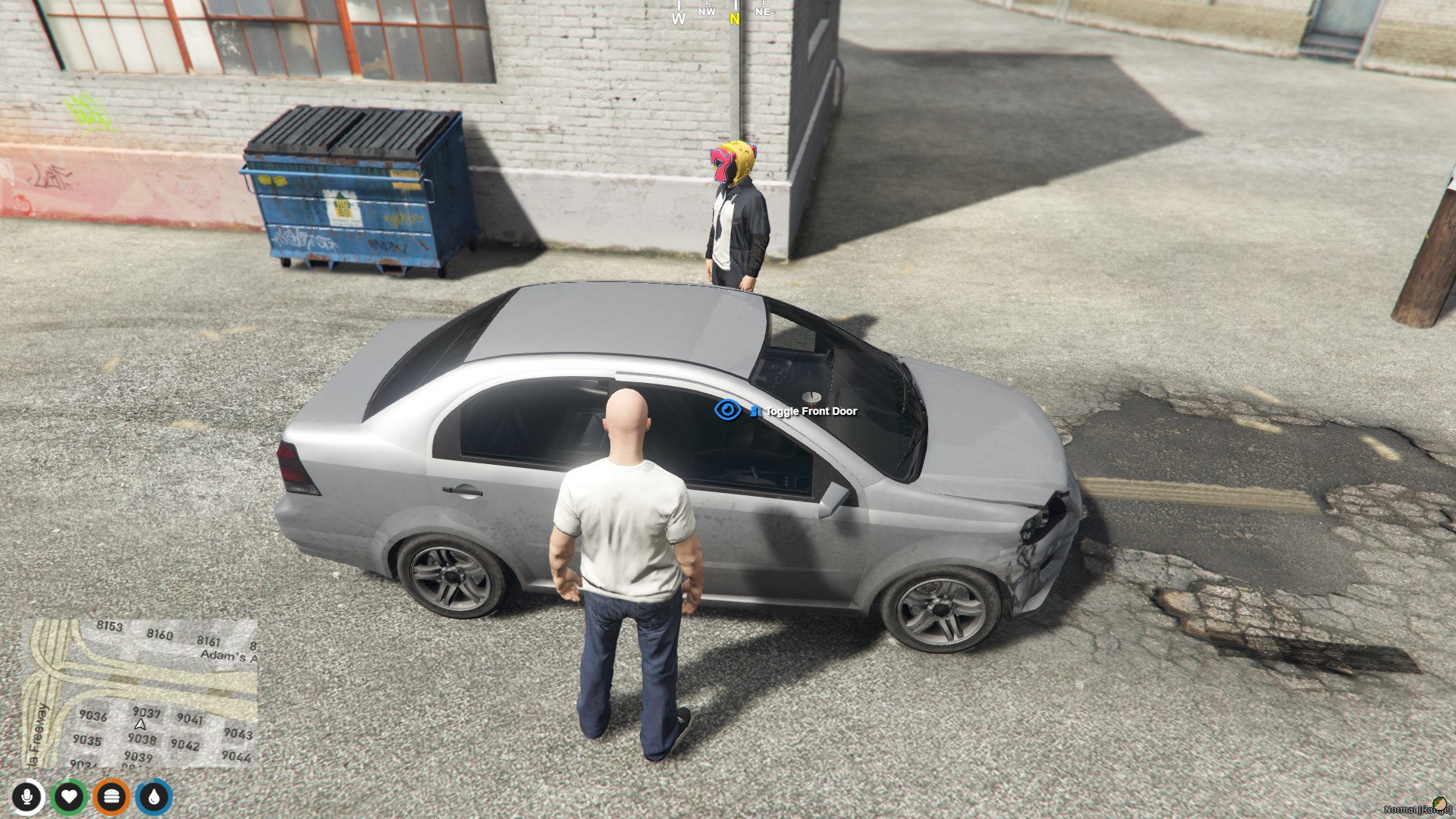The height and width of the screenshot is (819, 1456).
Task: Select the water drop thirst icon
Action: (154, 797)
